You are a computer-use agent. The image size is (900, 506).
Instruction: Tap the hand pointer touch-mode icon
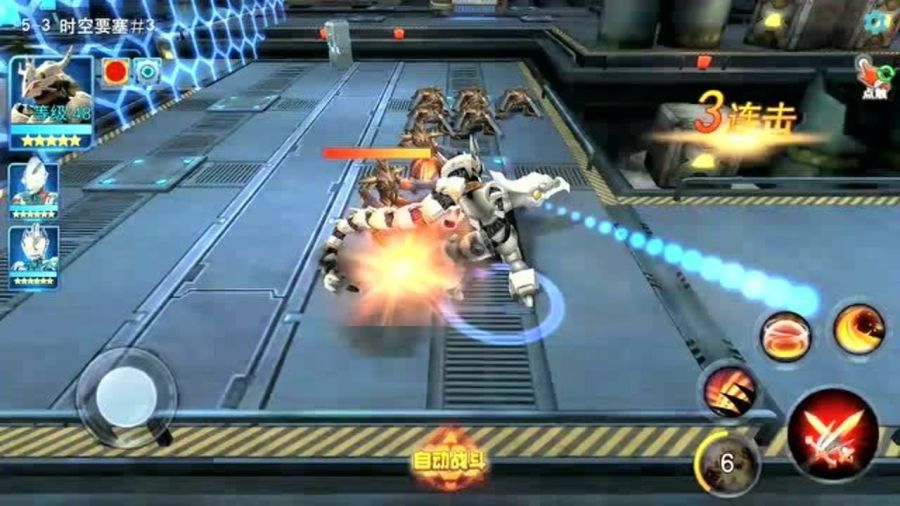click(872, 78)
